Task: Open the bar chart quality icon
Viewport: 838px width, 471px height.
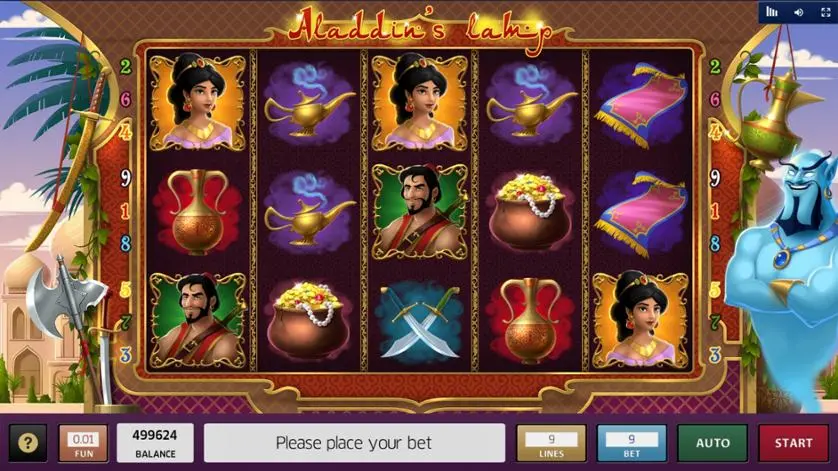Action: coord(772,12)
